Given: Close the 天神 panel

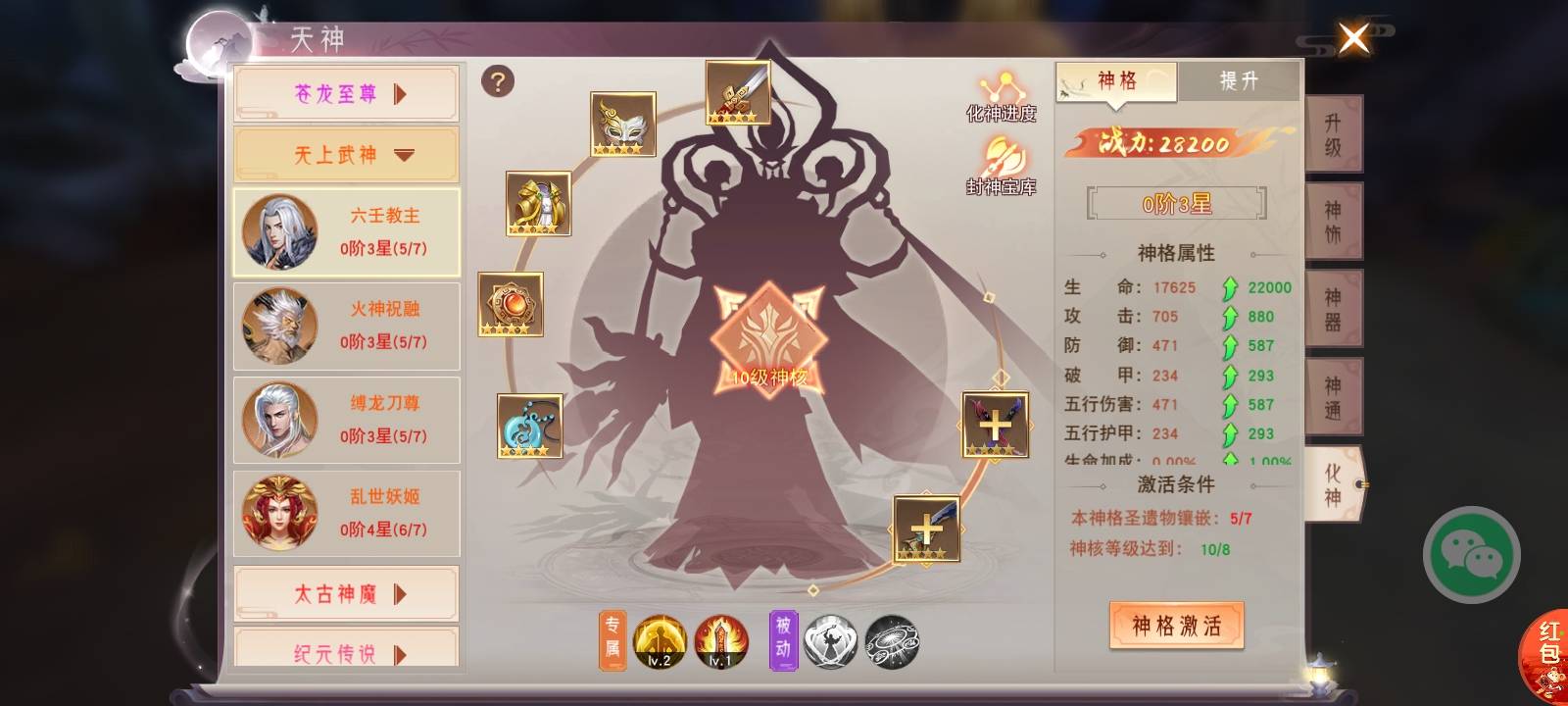Looking at the screenshot, I should [1353, 39].
